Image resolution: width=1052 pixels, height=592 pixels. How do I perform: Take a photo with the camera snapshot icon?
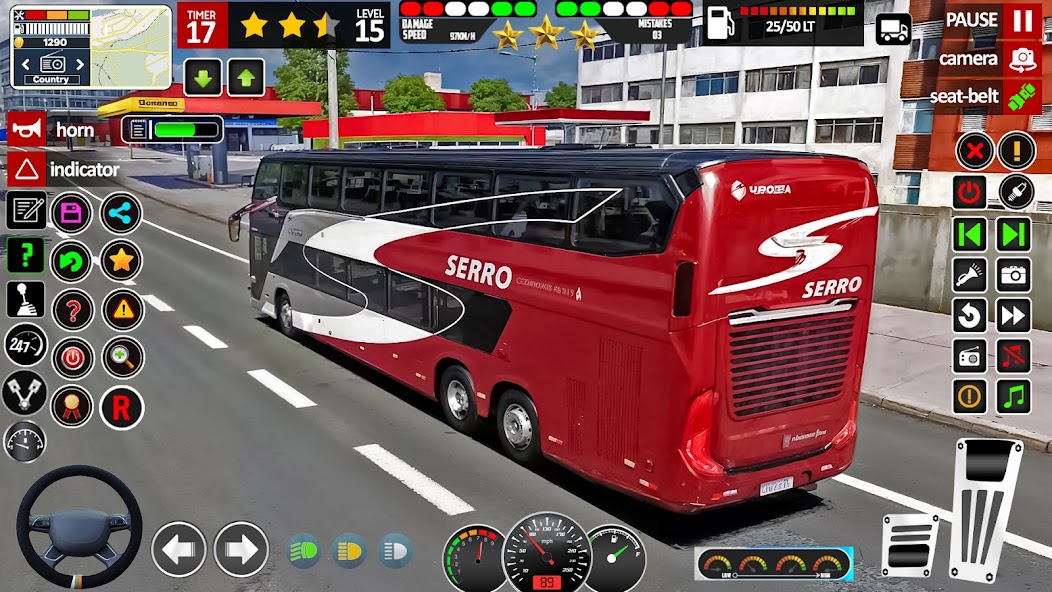coord(1014,274)
